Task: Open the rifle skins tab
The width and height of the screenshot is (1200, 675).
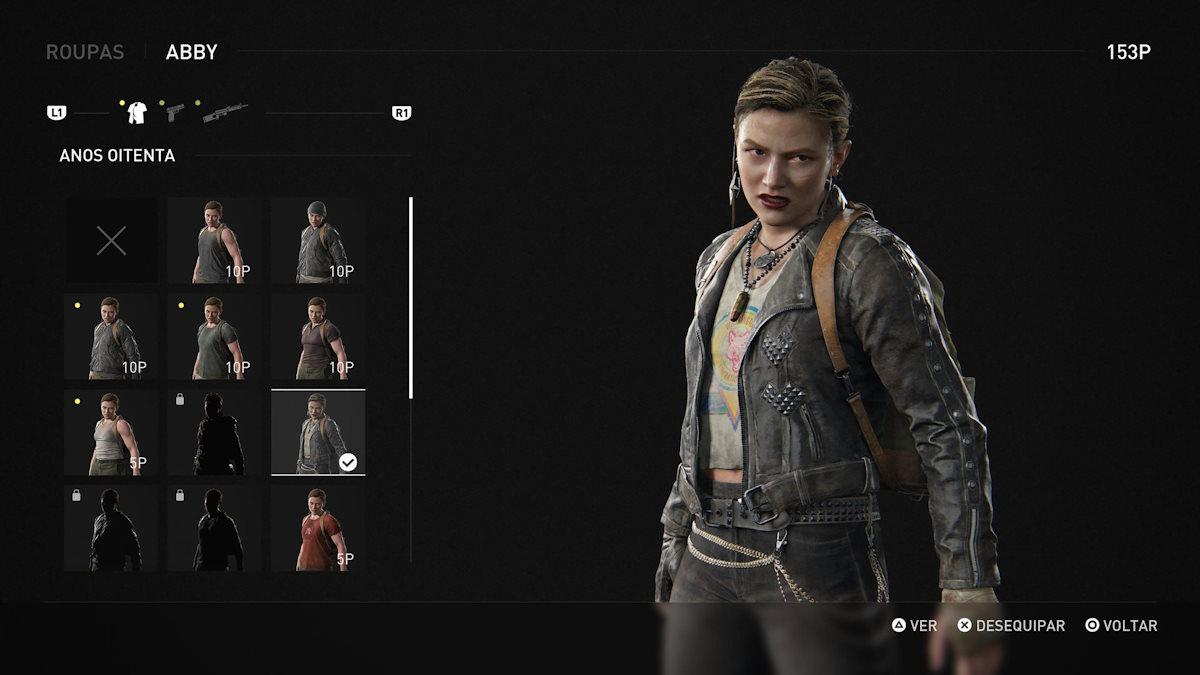Action: (x=224, y=112)
